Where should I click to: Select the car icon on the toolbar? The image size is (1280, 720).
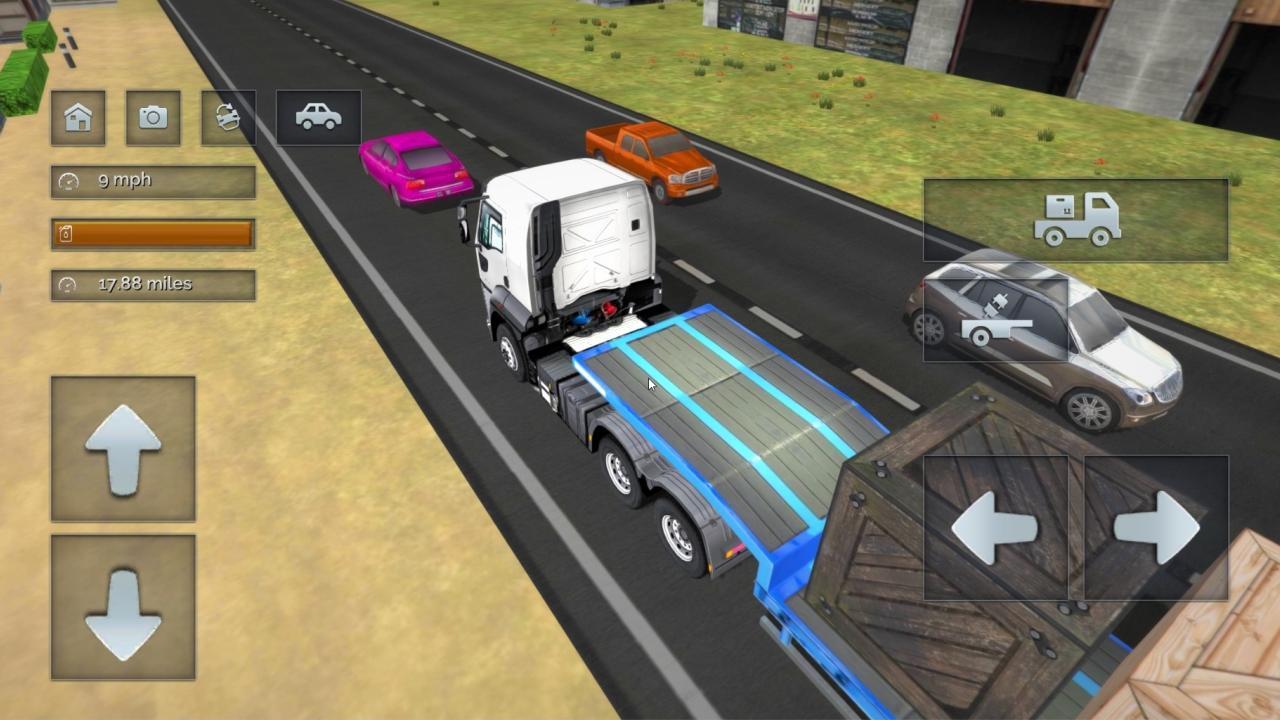click(317, 117)
